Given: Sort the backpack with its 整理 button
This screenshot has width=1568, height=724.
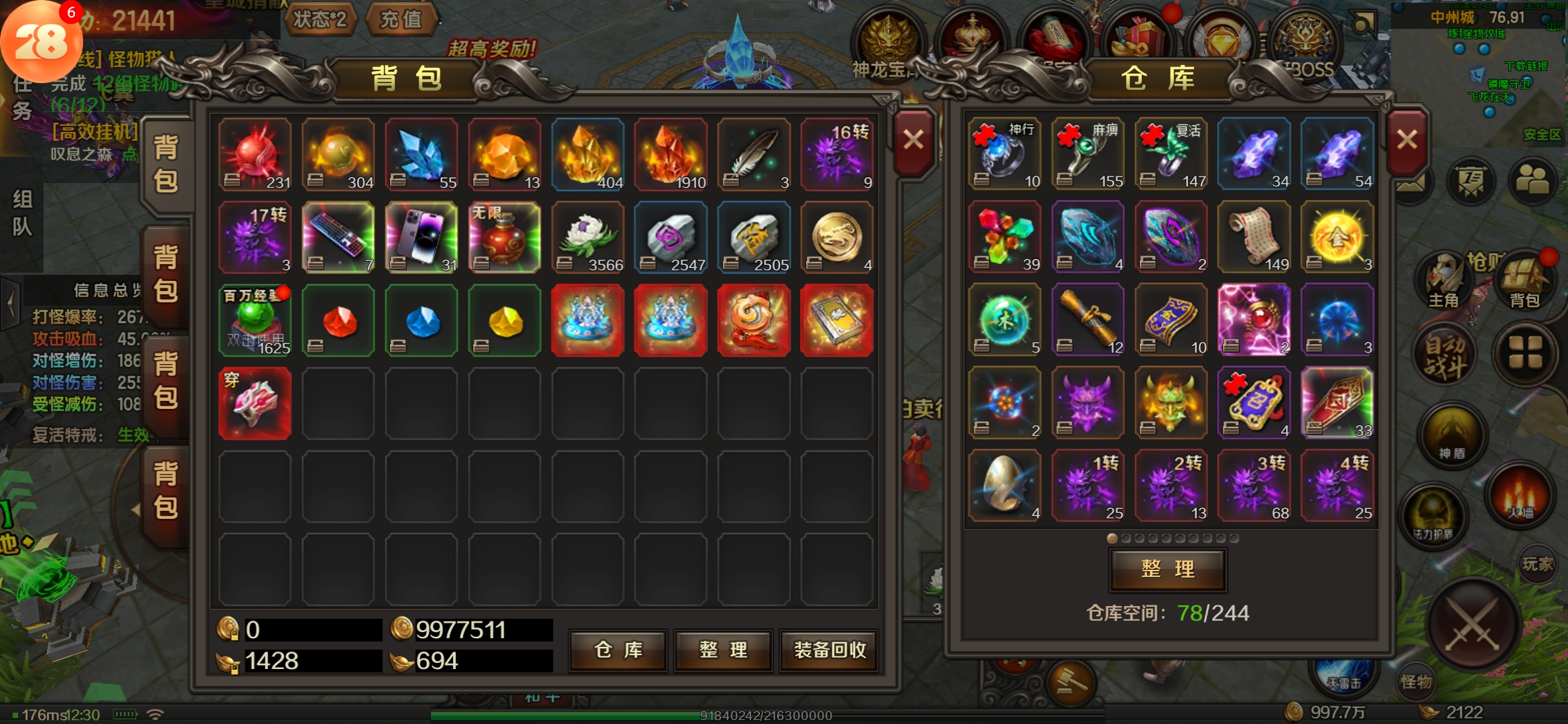Looking at the screenshot, I should 723,650.
